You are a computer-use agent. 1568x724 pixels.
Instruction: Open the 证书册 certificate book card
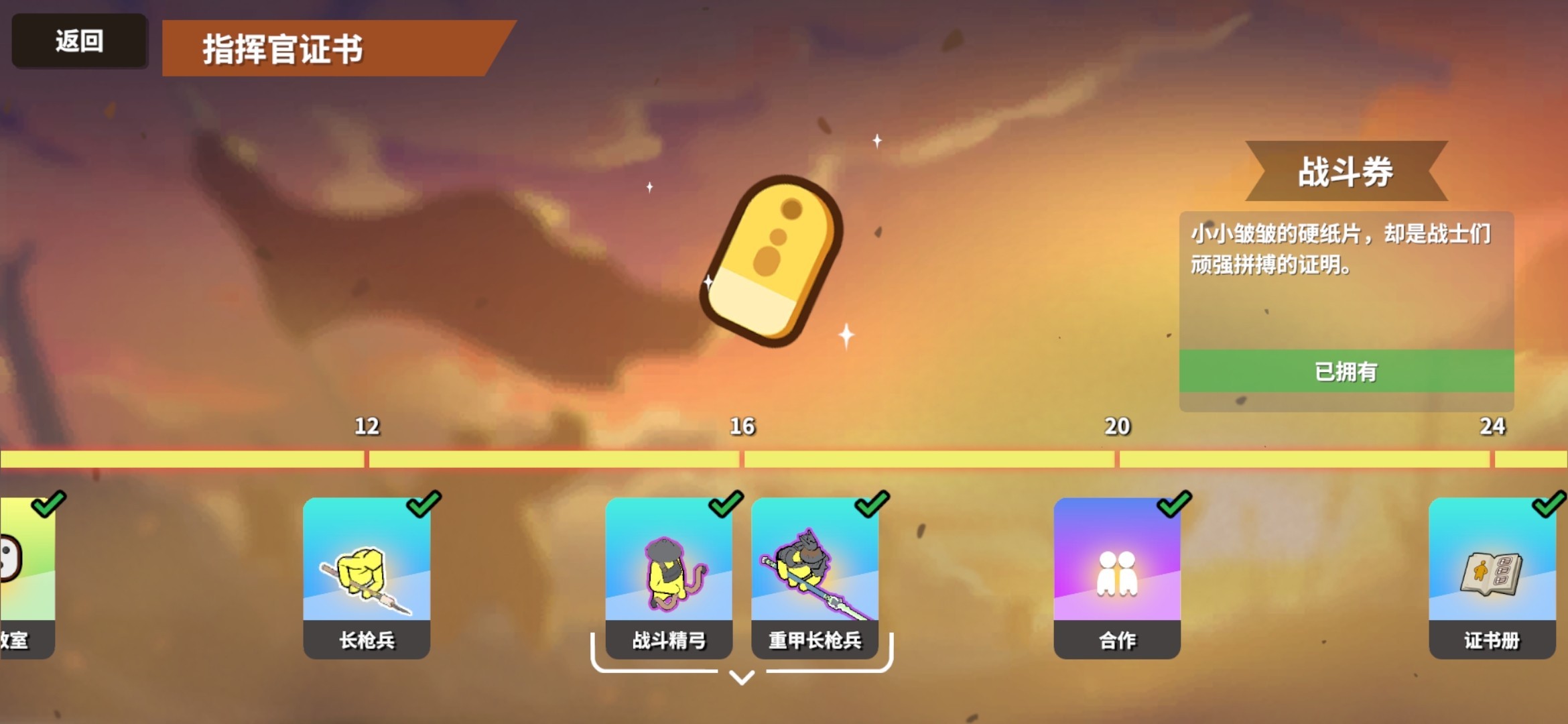click(x=1493, y=577)
